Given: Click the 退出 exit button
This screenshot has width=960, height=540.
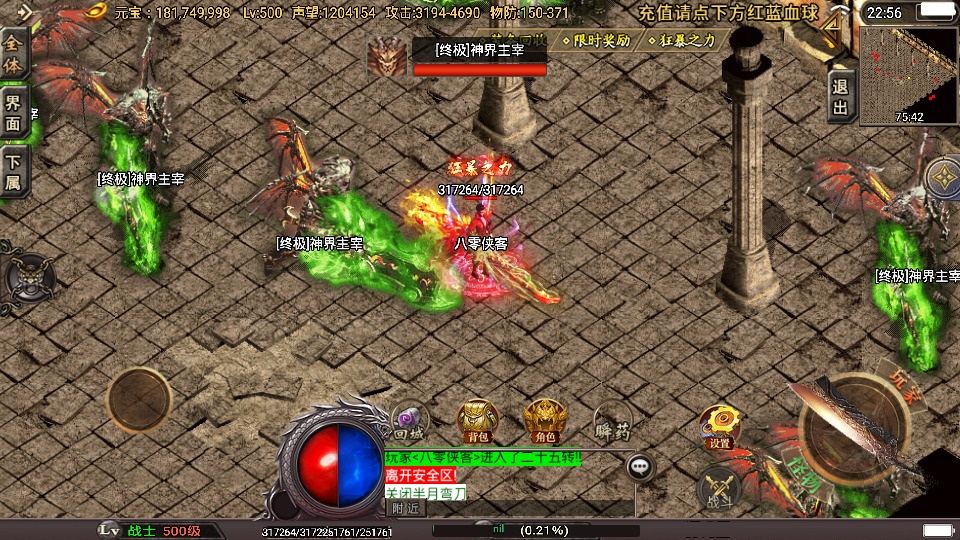Looking at the screenshot, I should [840, 97].
